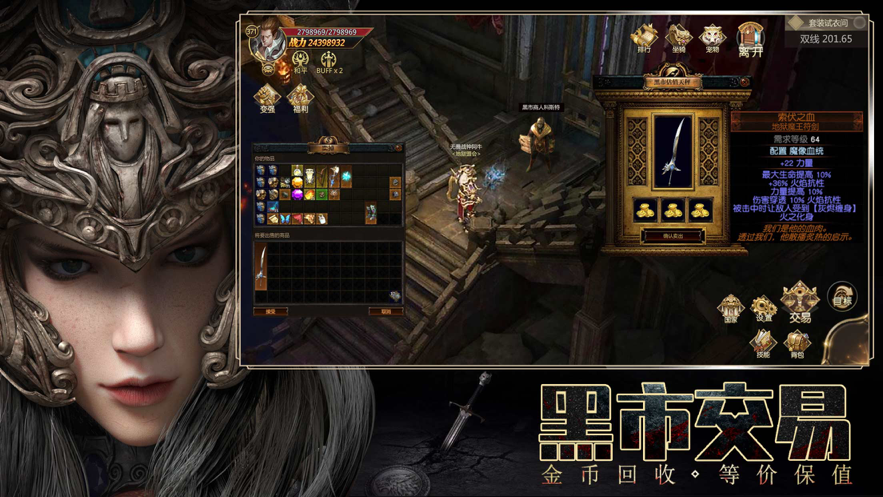Screen dimensions: 883x497
Task: Open the 背包 backpack
Action: pos(797,344)
